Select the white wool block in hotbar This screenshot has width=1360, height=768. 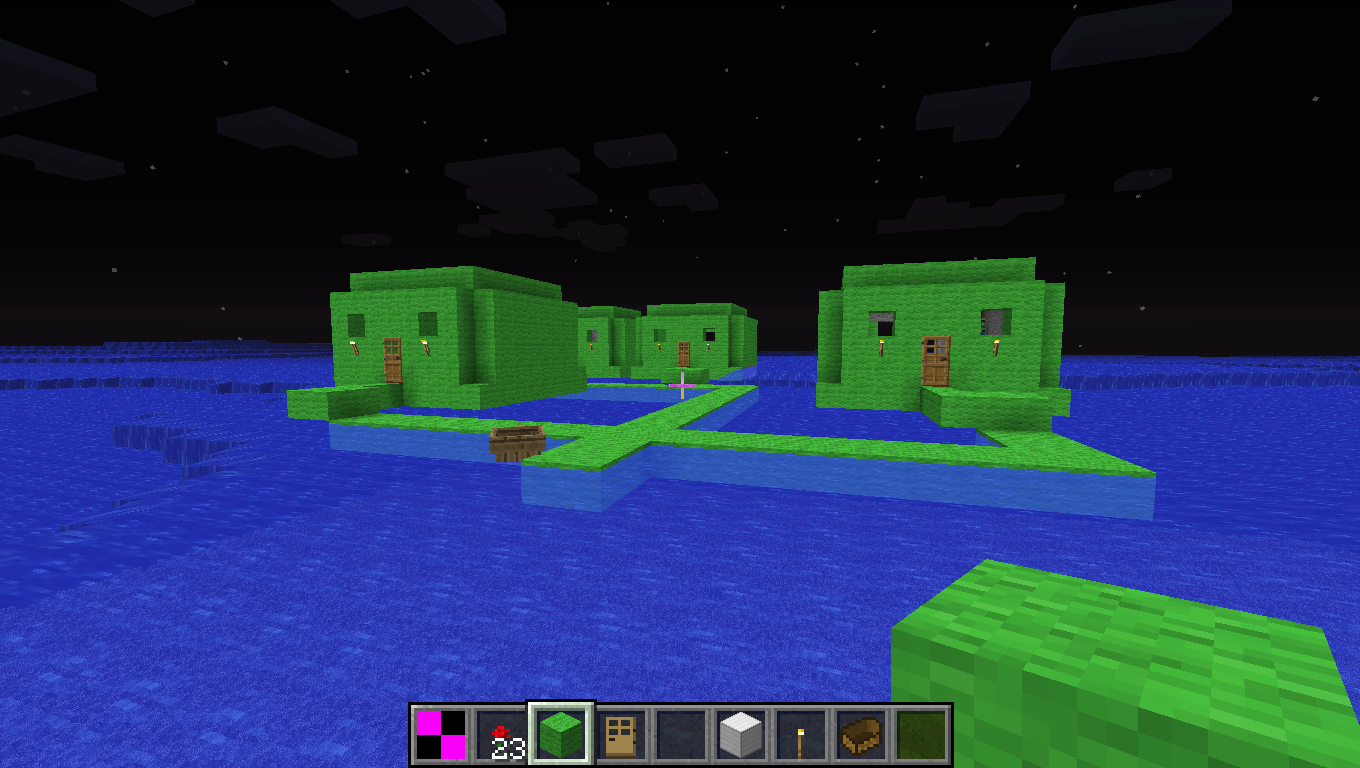[740, 734]
